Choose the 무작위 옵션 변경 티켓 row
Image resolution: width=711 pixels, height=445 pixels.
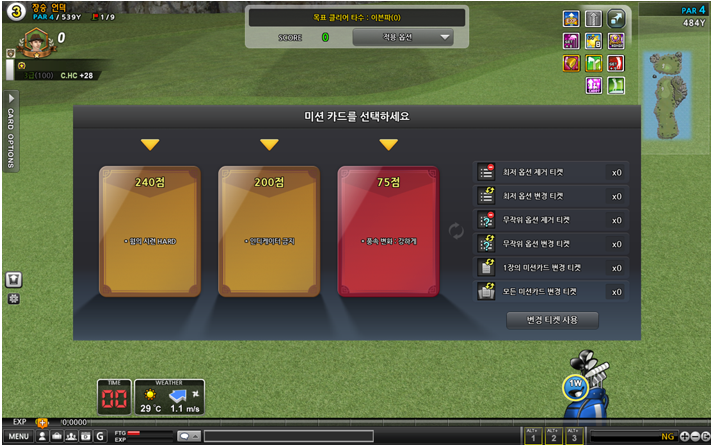point(550,244)
